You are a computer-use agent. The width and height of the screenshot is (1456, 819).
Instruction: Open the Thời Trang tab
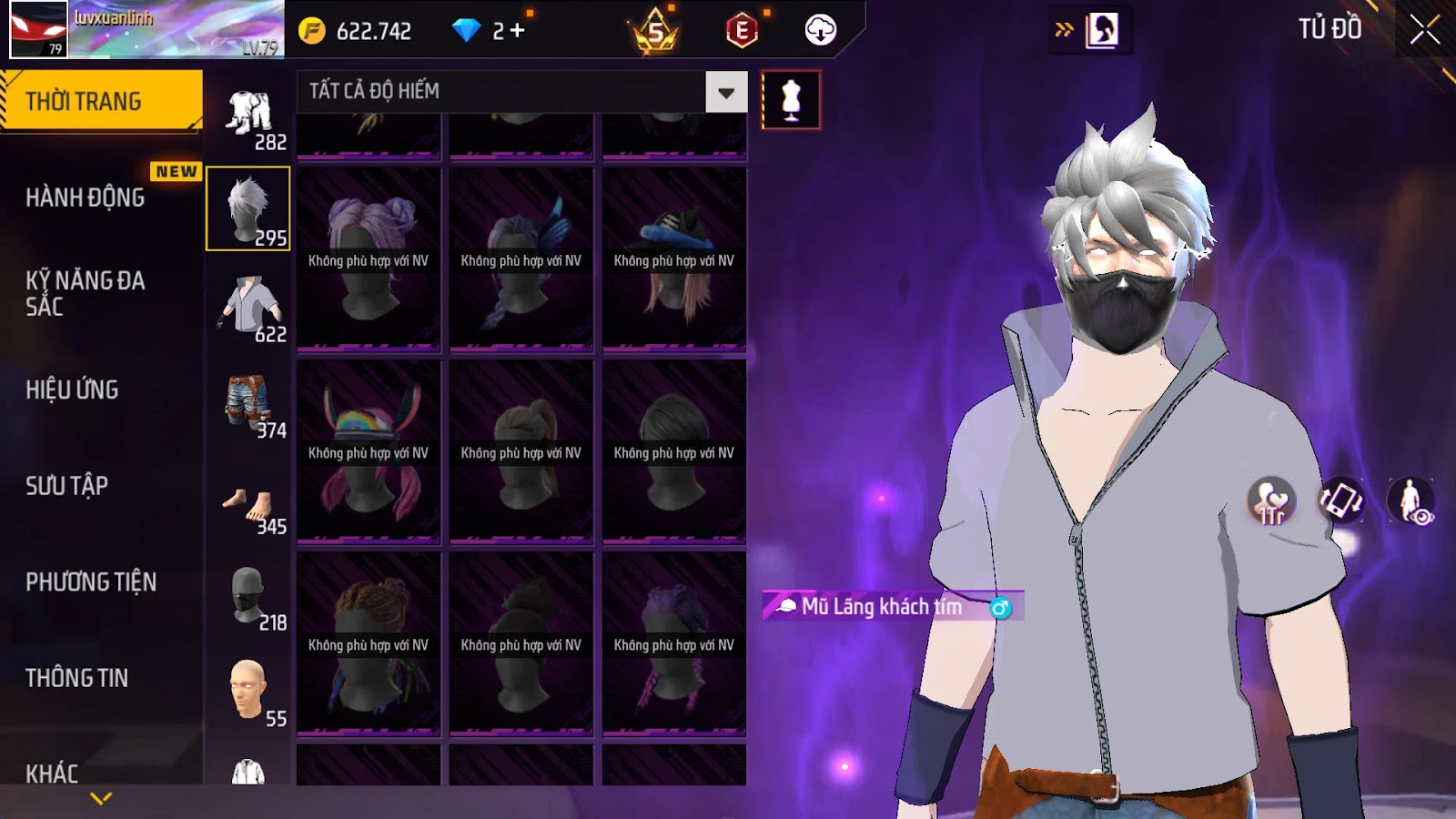(101, 101)
